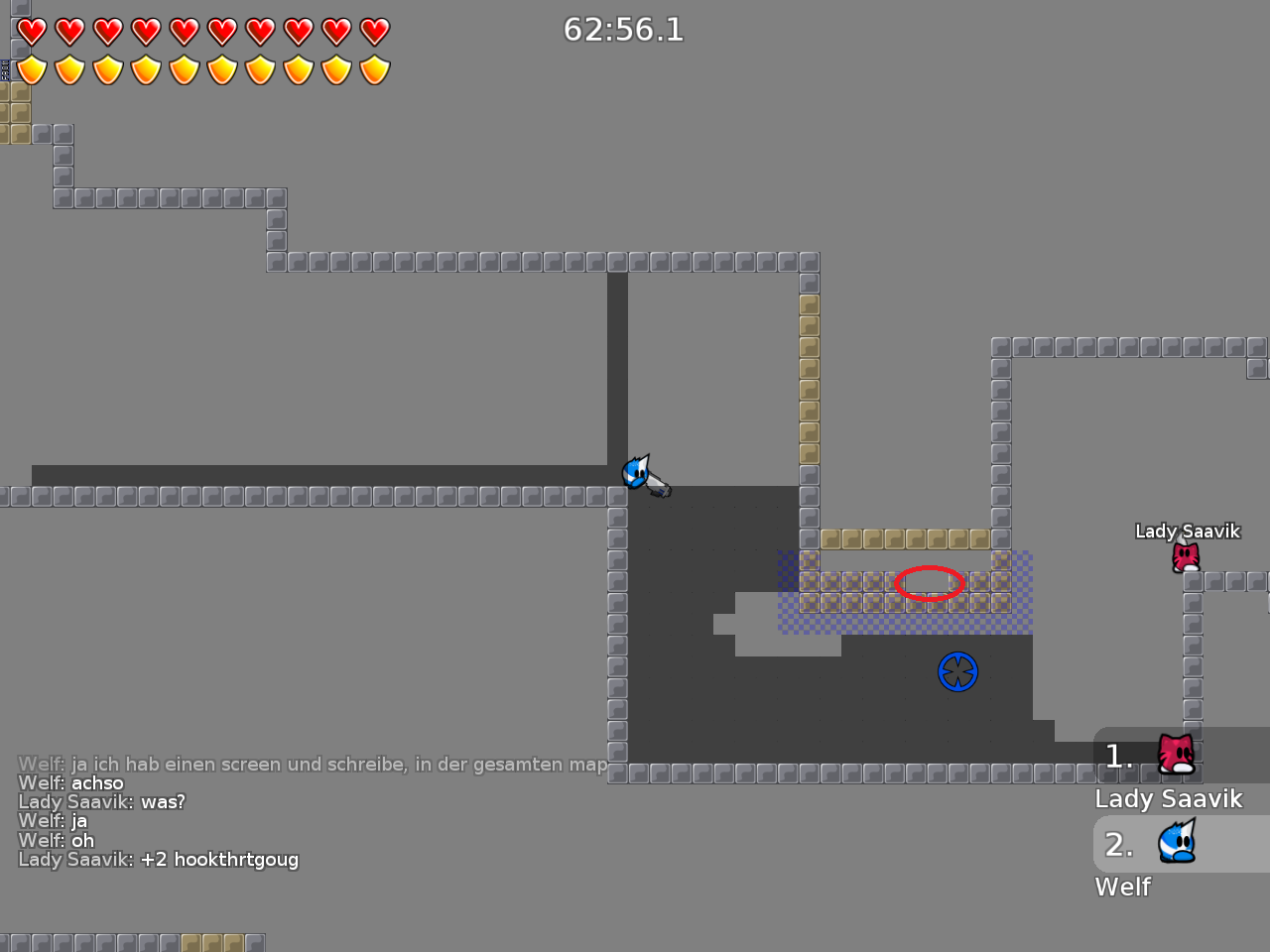1270x952 pixels.
Task: Click the first golden shield armor icon
Action: point(30,69)
